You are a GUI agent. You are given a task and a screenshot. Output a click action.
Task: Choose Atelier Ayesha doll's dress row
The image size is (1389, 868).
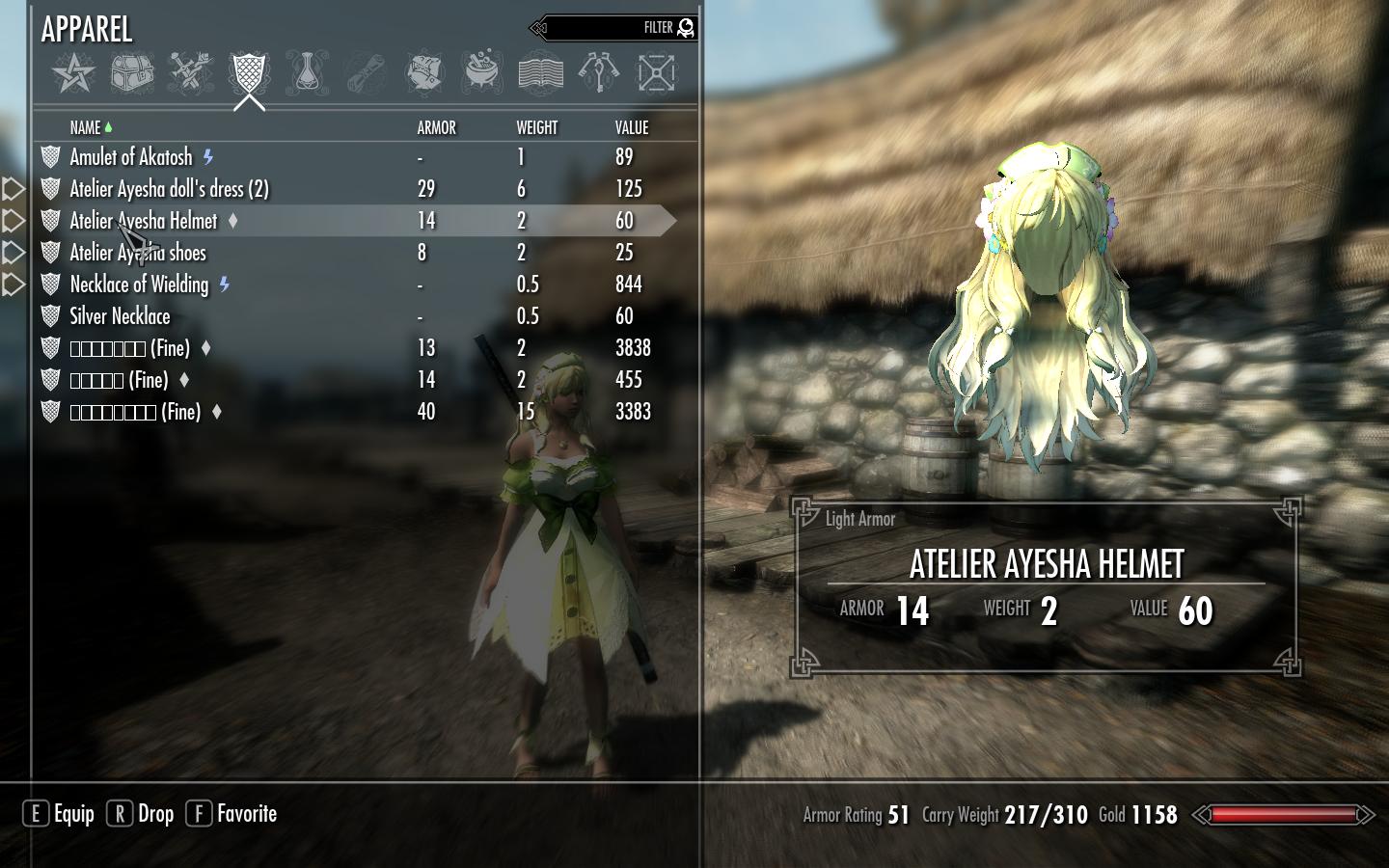point(169,189)
